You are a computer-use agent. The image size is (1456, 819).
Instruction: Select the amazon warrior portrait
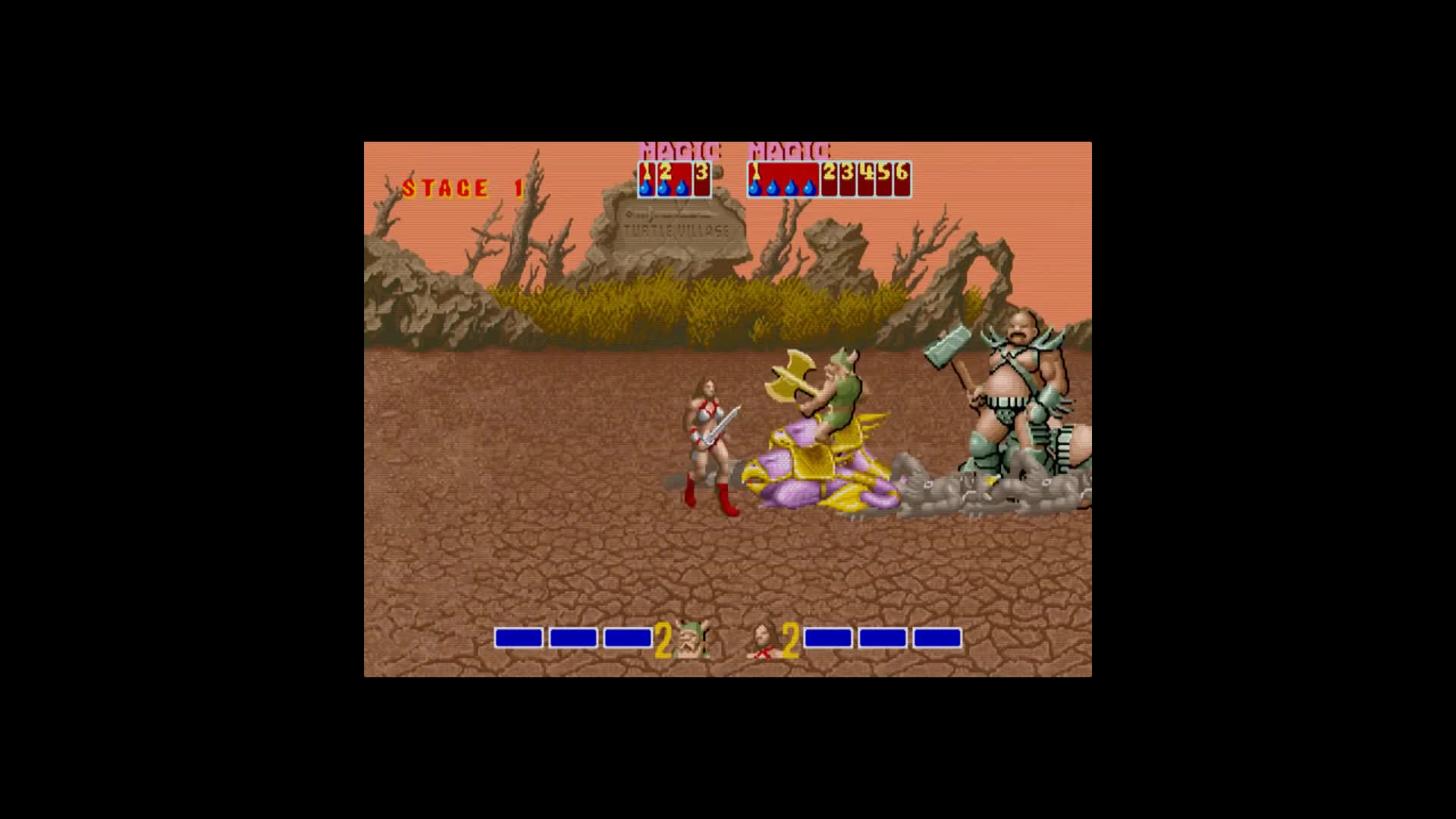[764, 641]
